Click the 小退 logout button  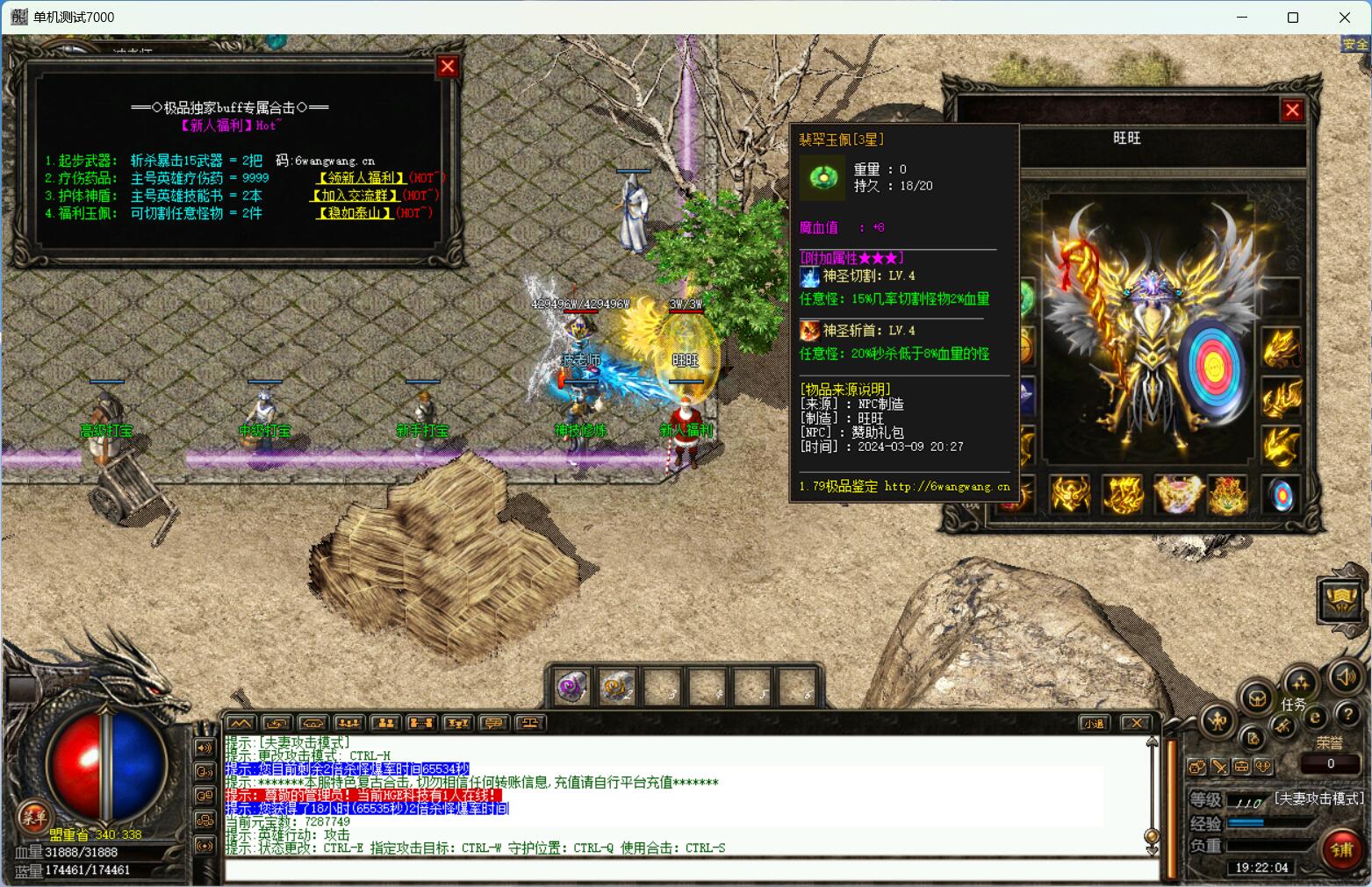[x=1093, y=724]
